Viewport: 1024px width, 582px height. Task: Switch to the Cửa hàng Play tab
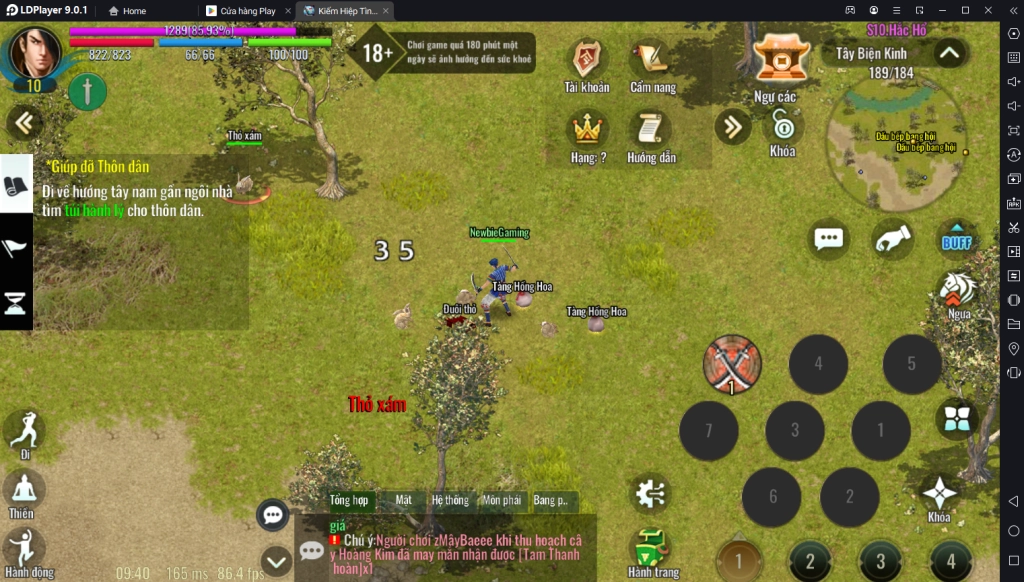click(x=246, y=11)
